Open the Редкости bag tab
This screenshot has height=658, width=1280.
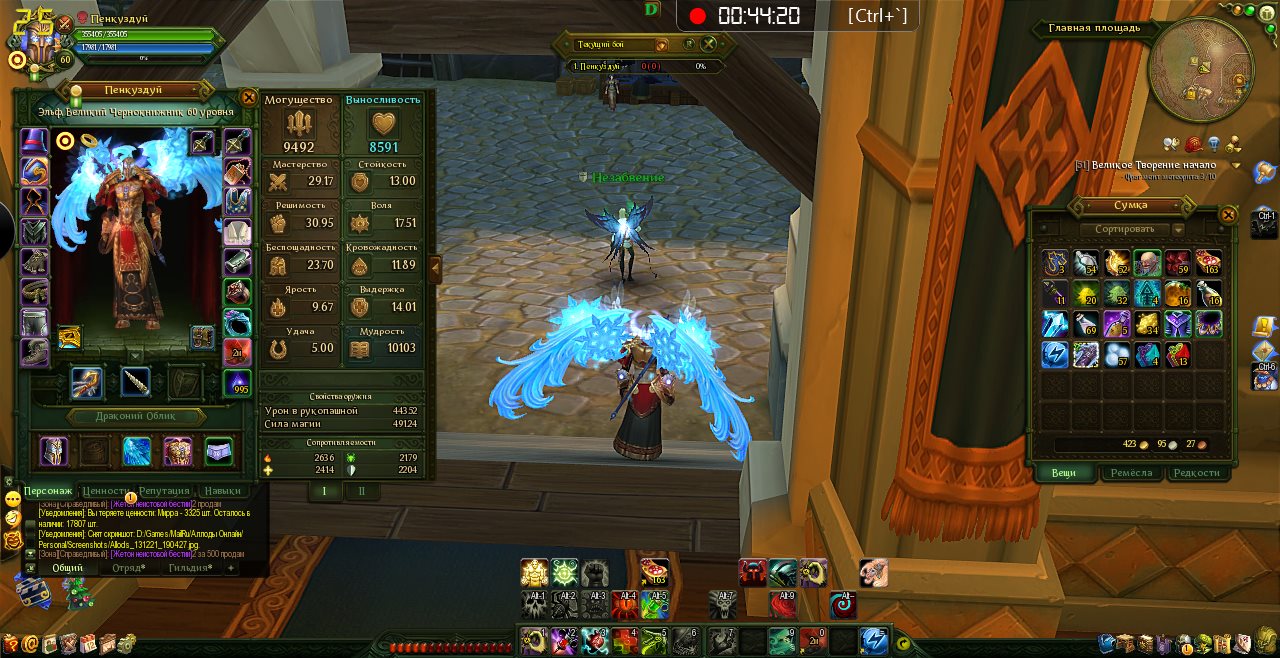tap(1196, 472)
